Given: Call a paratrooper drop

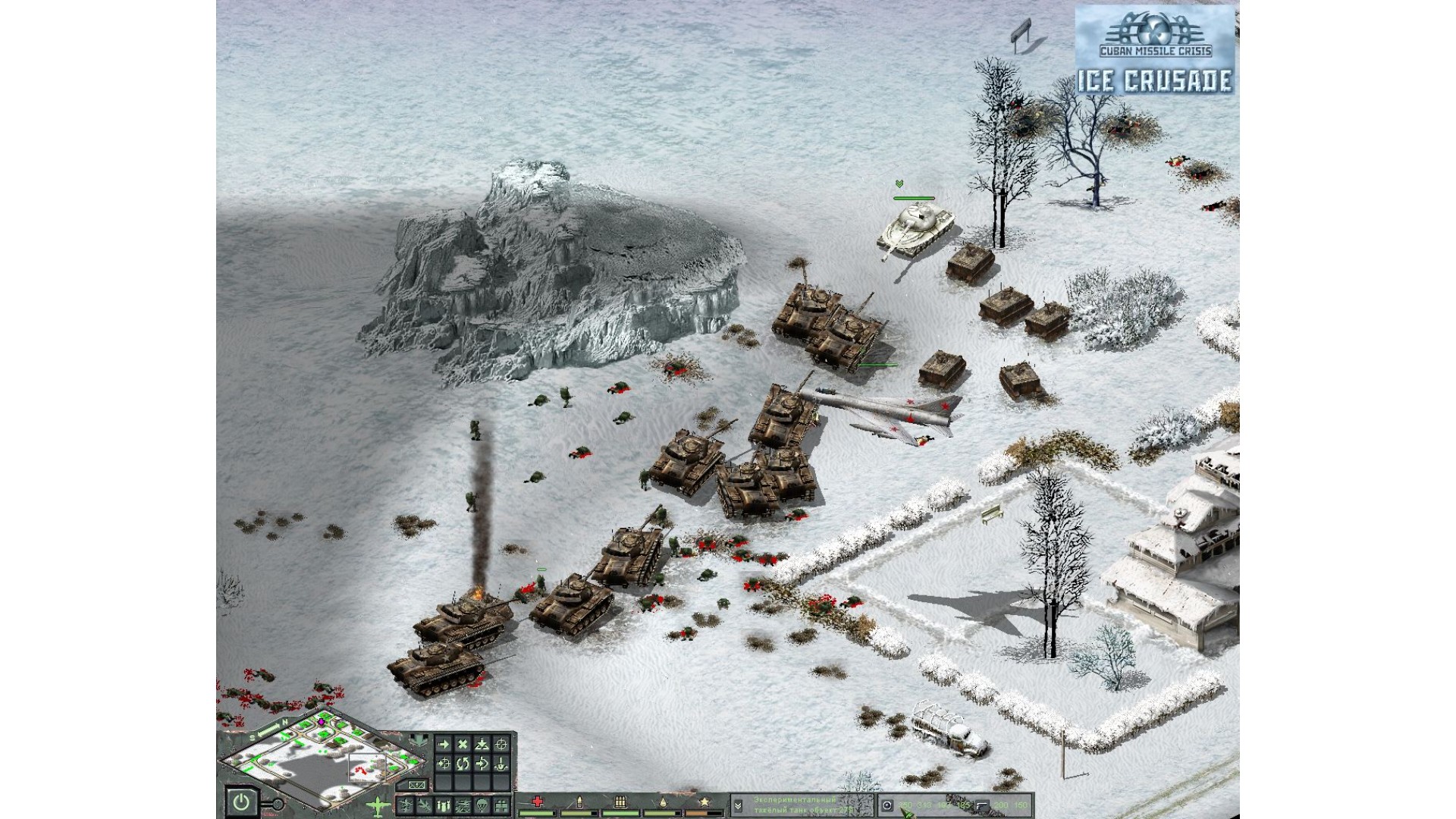Looking at the screenshot, I should [x=482, y=805].
